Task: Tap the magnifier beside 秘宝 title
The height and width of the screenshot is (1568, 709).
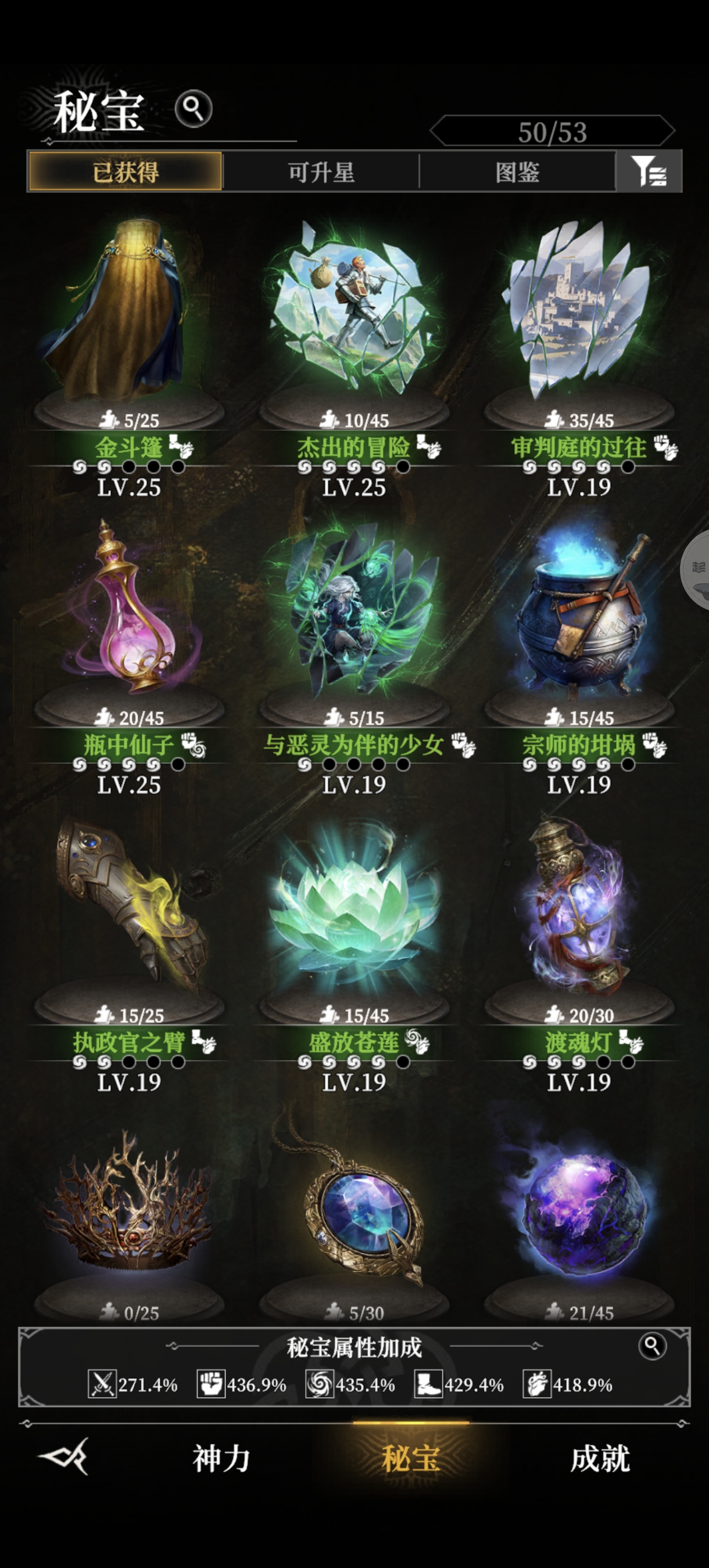Action: (193, 109)
